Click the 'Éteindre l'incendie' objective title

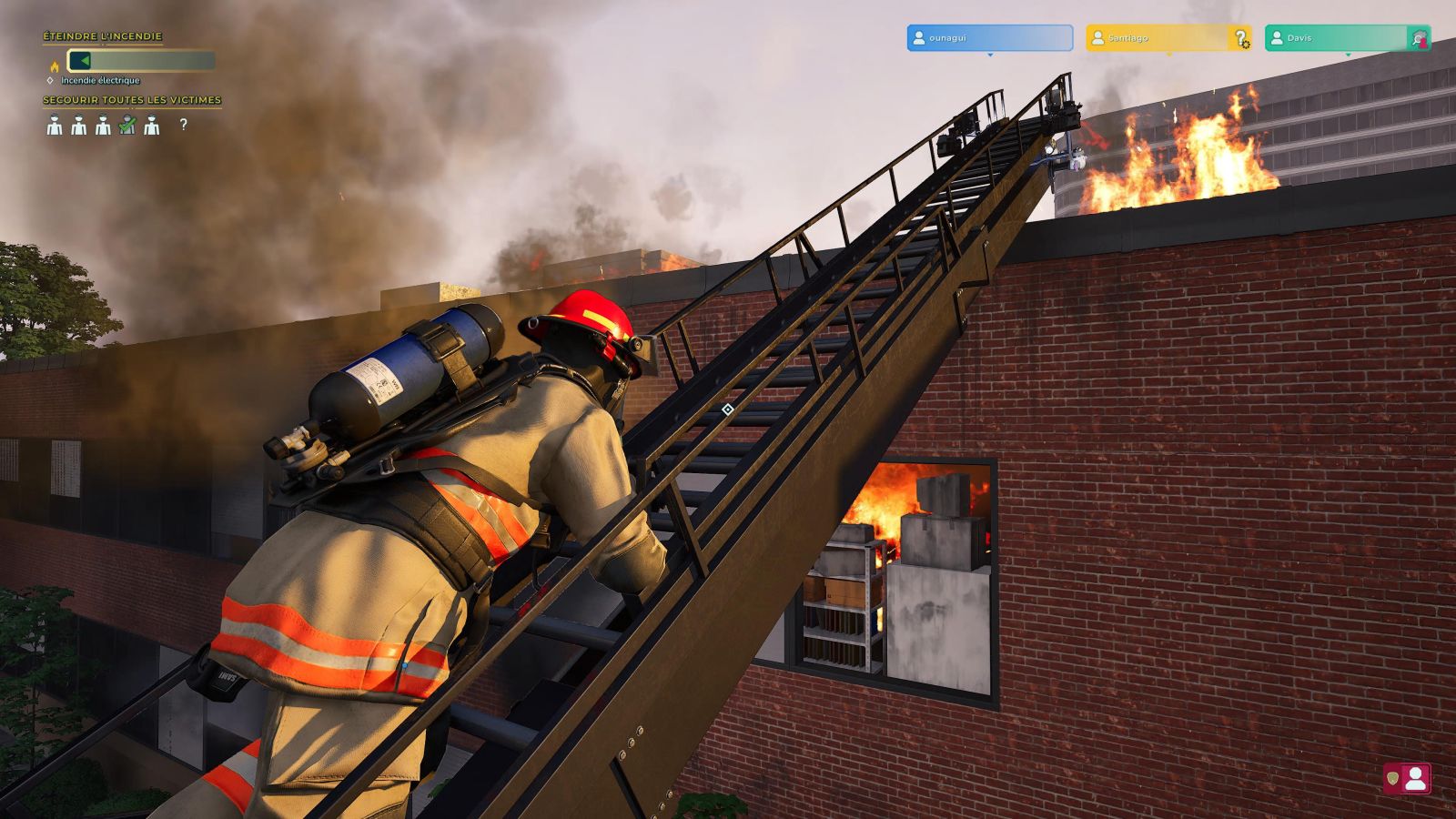[x=103, y=36]
